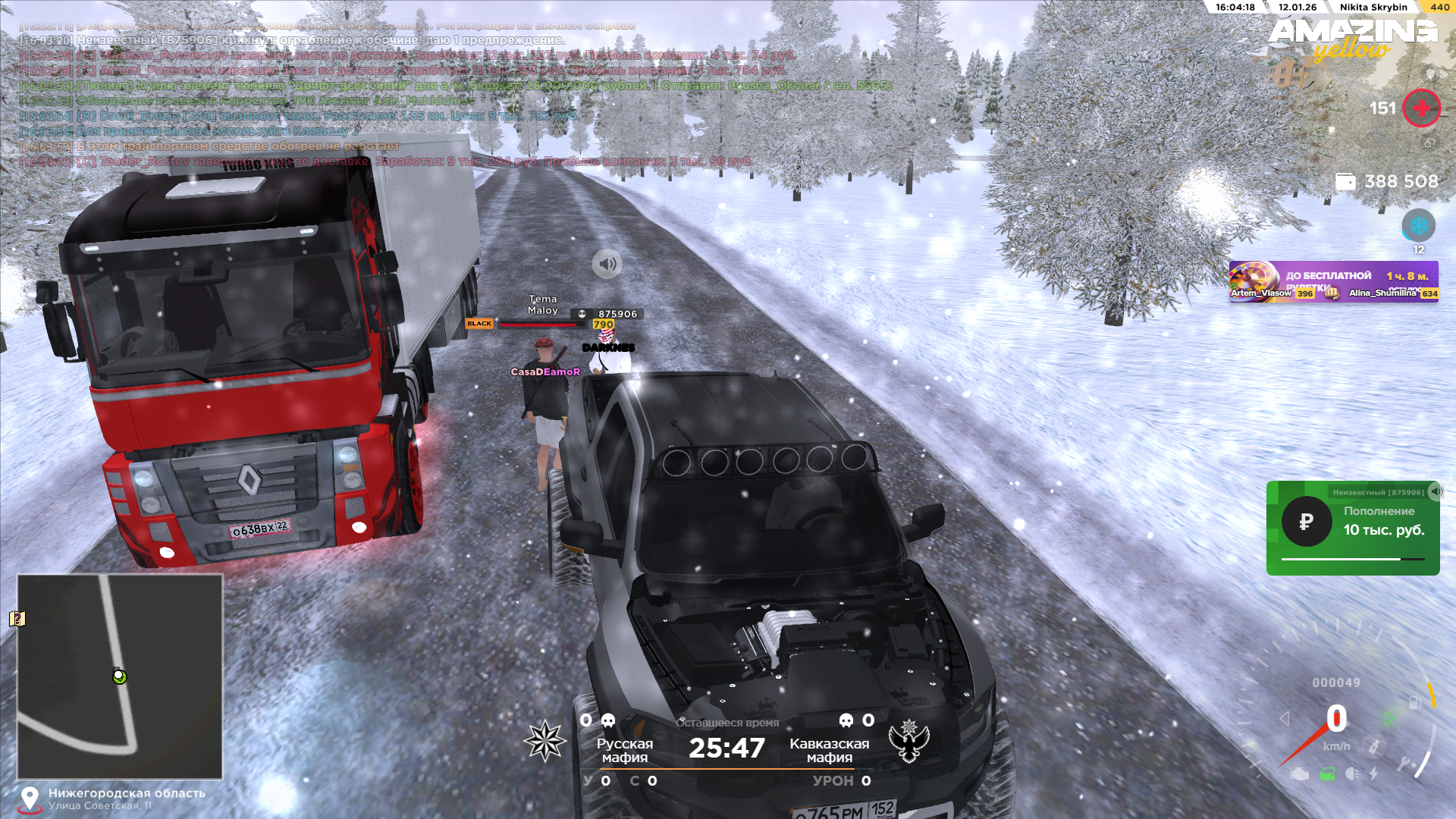Click the fuel pump icon
Screen dimensions: 1456x819
pos(1415,702)
